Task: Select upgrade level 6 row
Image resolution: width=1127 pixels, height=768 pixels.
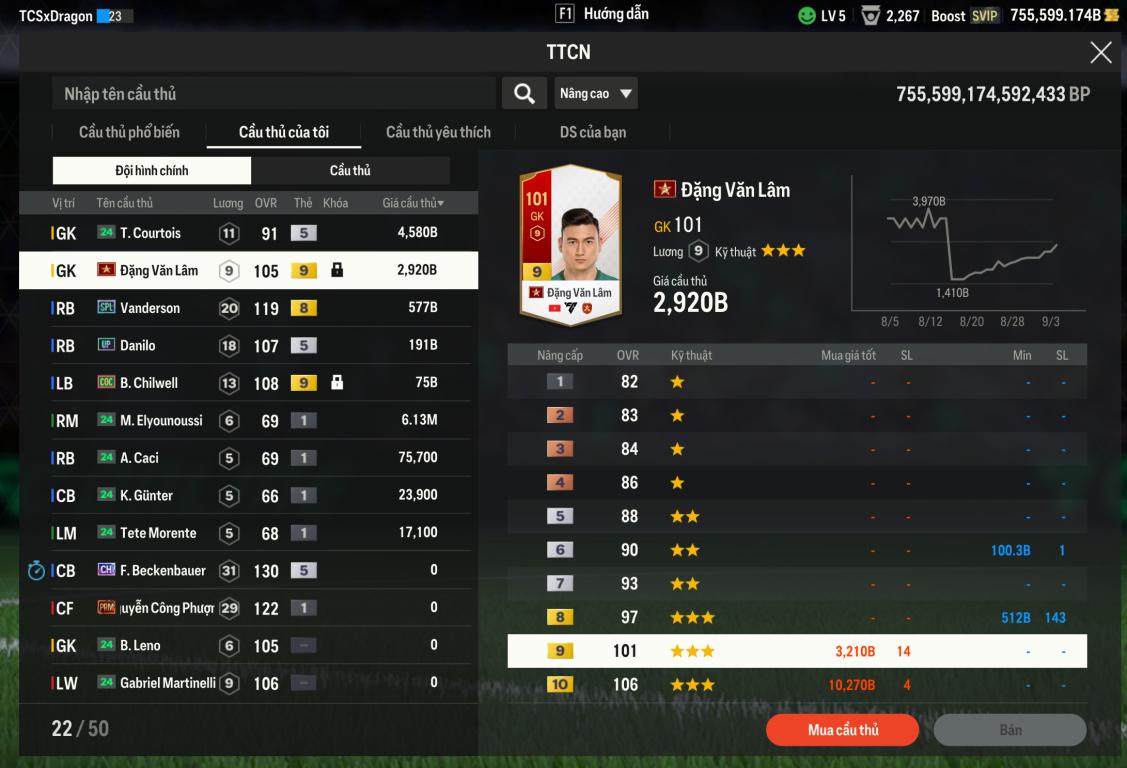Action: point(797,550)
